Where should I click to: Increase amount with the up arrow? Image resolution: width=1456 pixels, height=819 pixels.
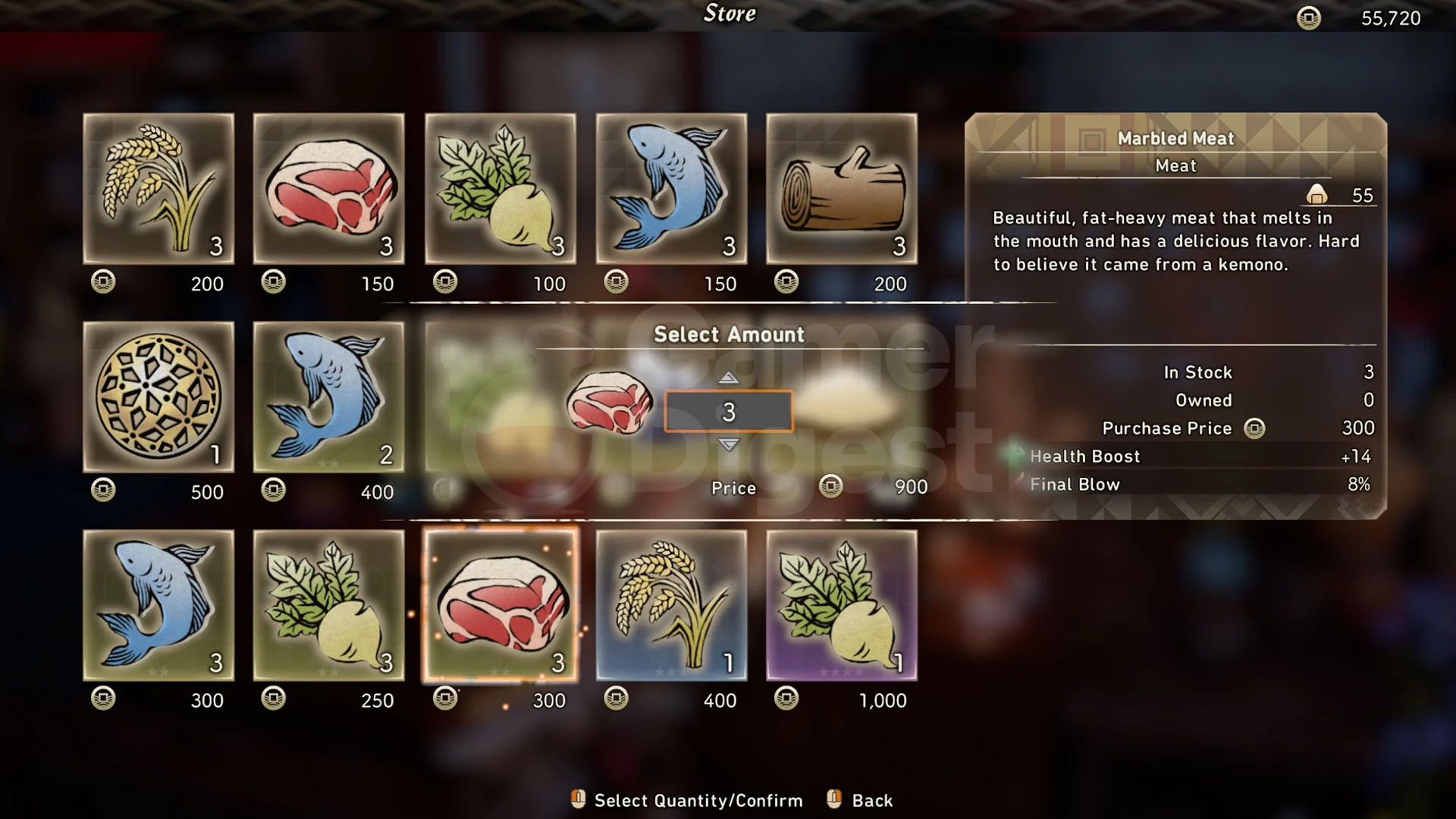[728, 378]
